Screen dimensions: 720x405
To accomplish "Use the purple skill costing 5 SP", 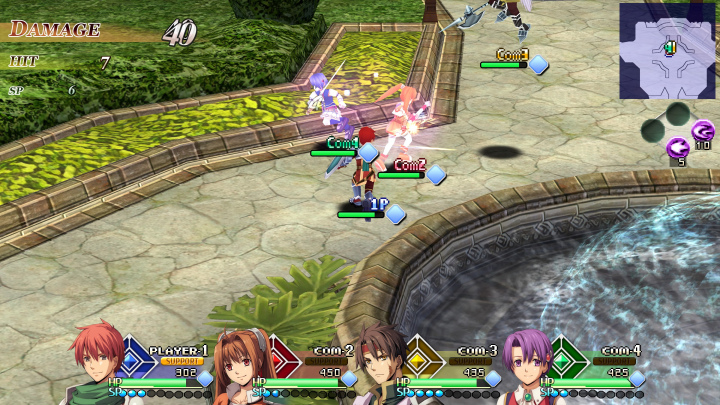I will tap(677, 147).
